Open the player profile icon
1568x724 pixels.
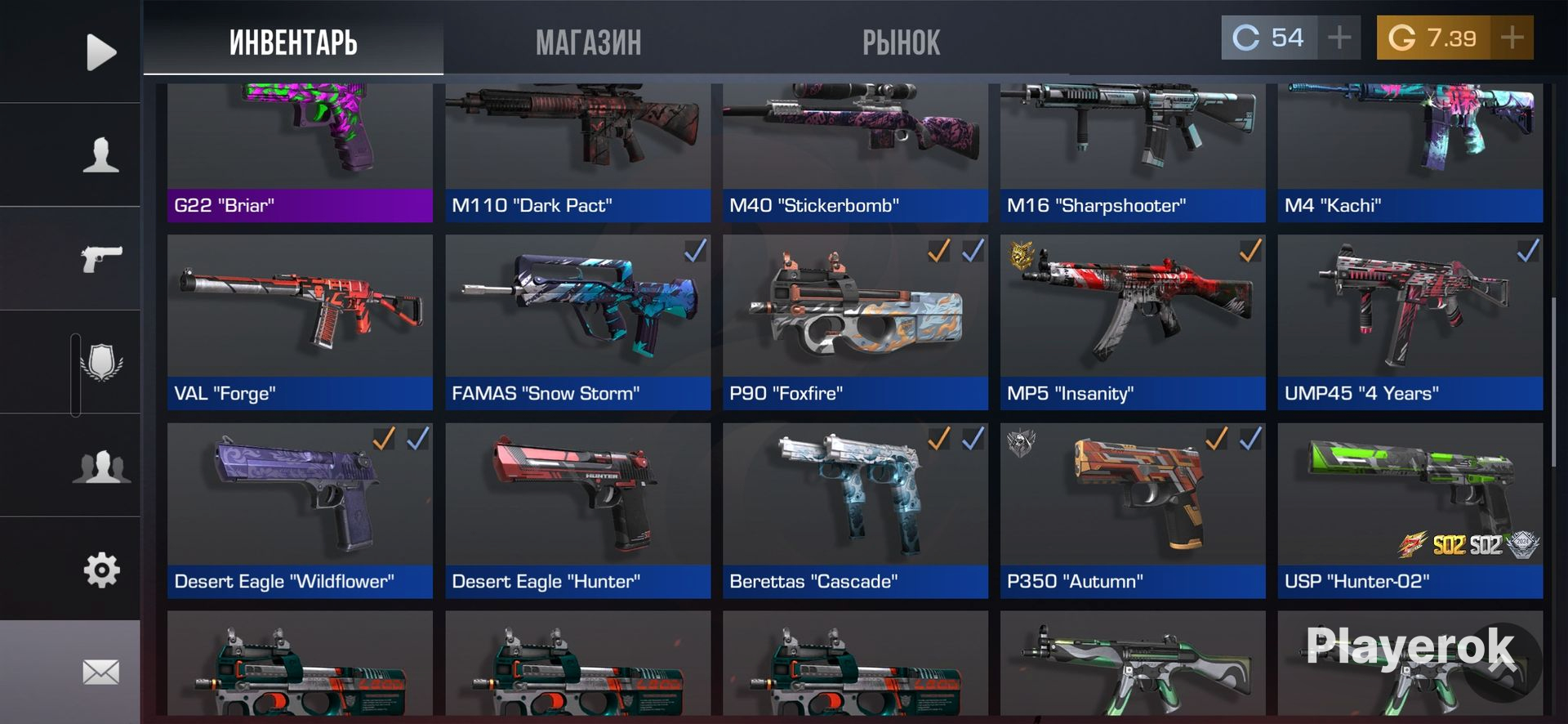pos(100,155)
